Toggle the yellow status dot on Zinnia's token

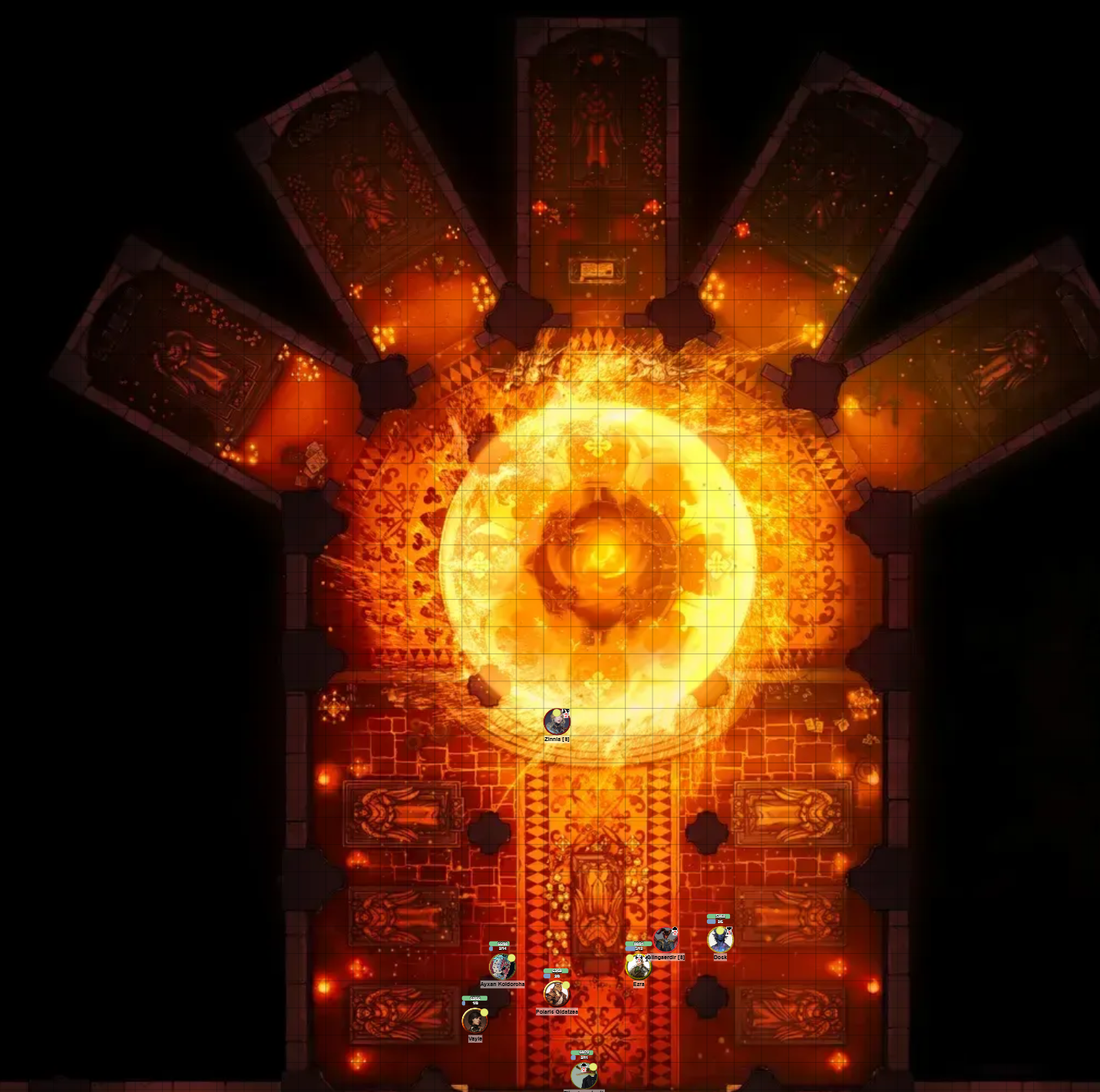click(557, 712)
